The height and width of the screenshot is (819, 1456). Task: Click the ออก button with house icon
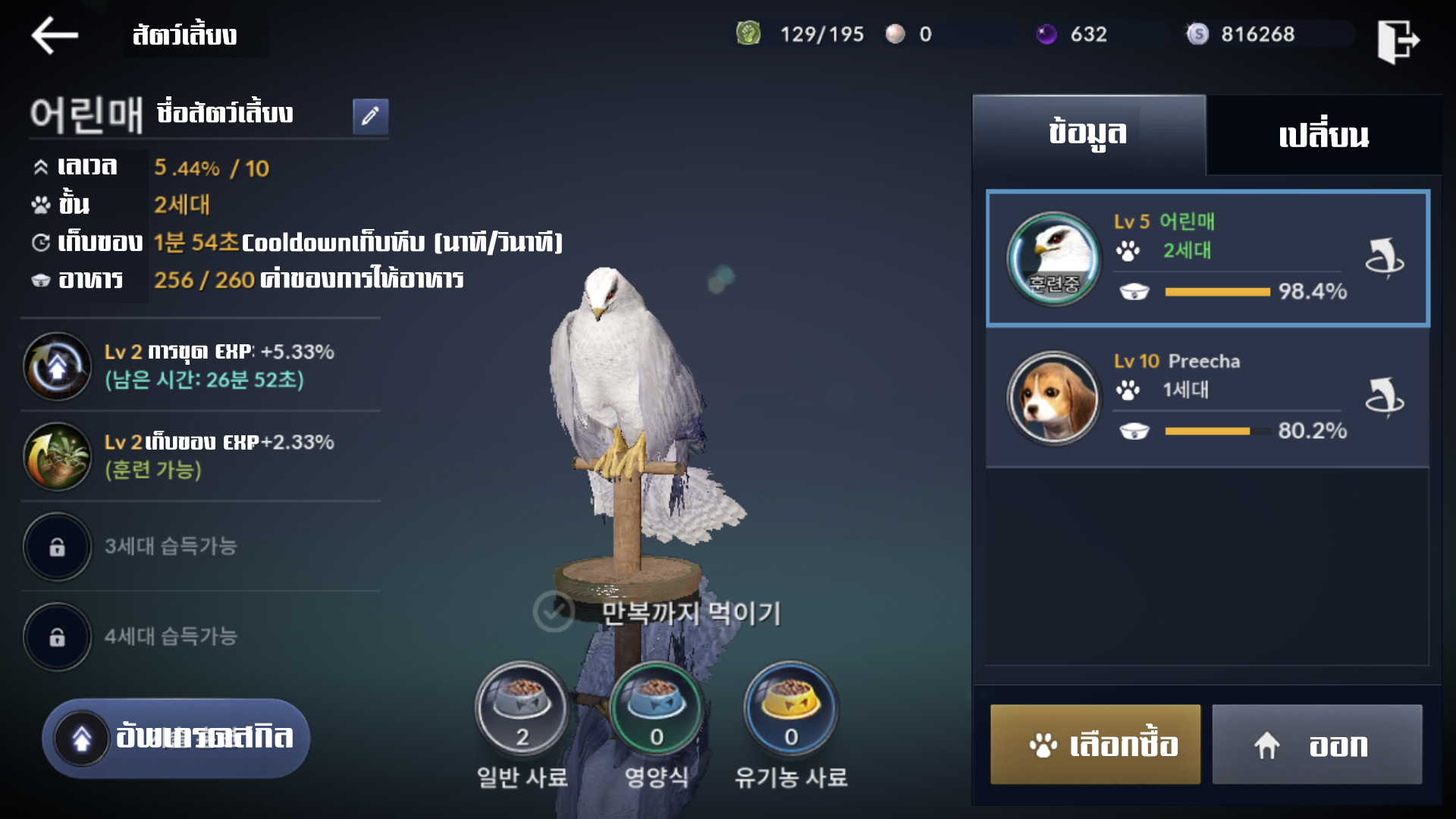tap(1316, 744)
